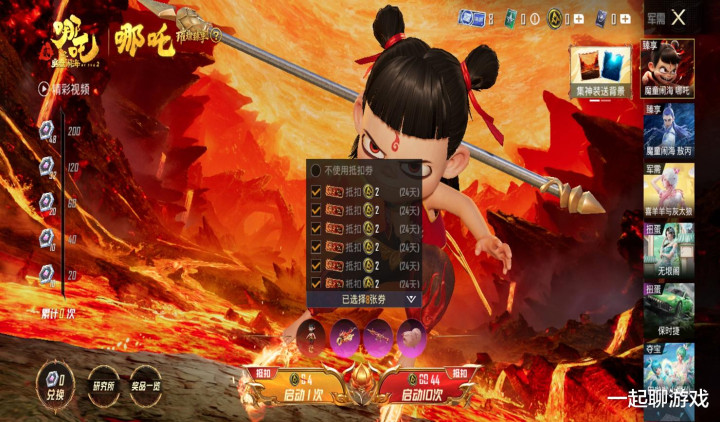Image resolution: width=720 pixels, height=422 pixels.
Task: Close the Nezha lottery screen
Action: 679,17
